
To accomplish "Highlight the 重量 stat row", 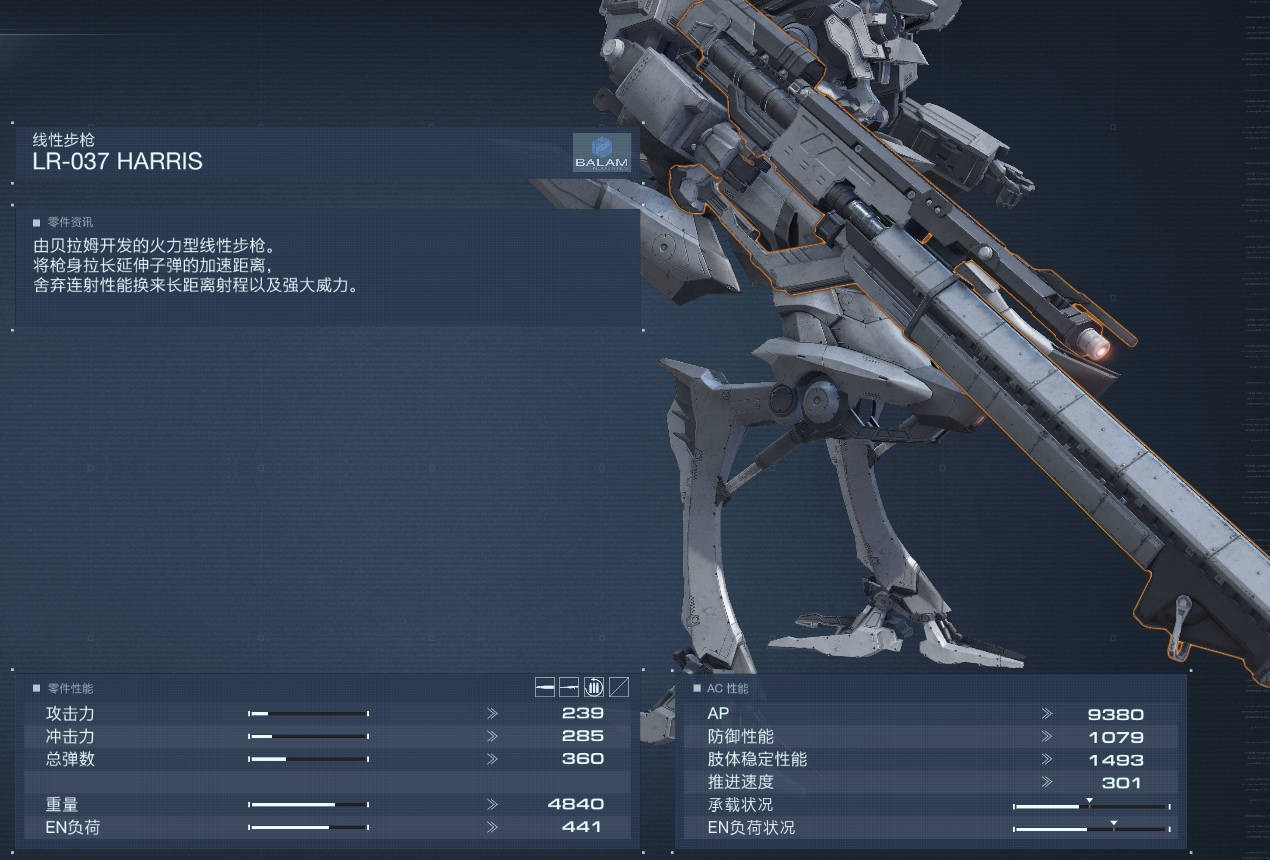I will pyautogui.click(x=327, y=804).
